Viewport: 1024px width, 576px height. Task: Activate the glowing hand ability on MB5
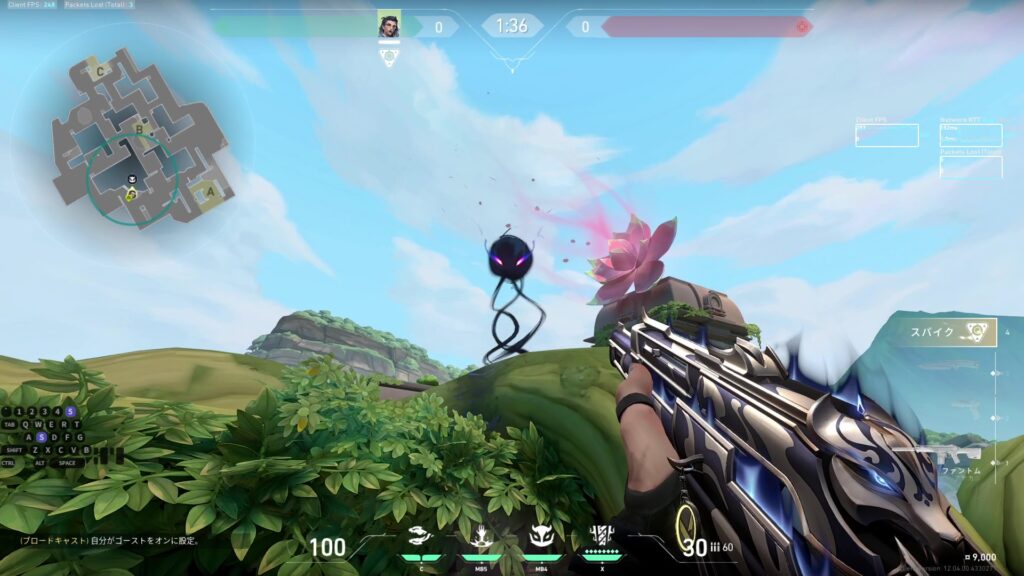481,538
